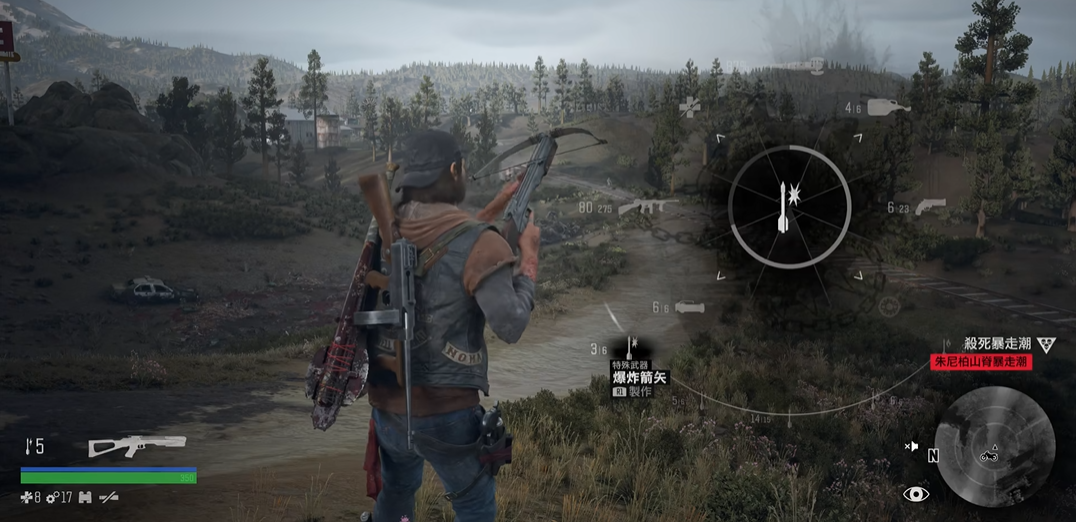This screenshot has width=1076, height=522.
Task: Click the binoculars icon
Action: pyautogui.click(x=84, y=497)
